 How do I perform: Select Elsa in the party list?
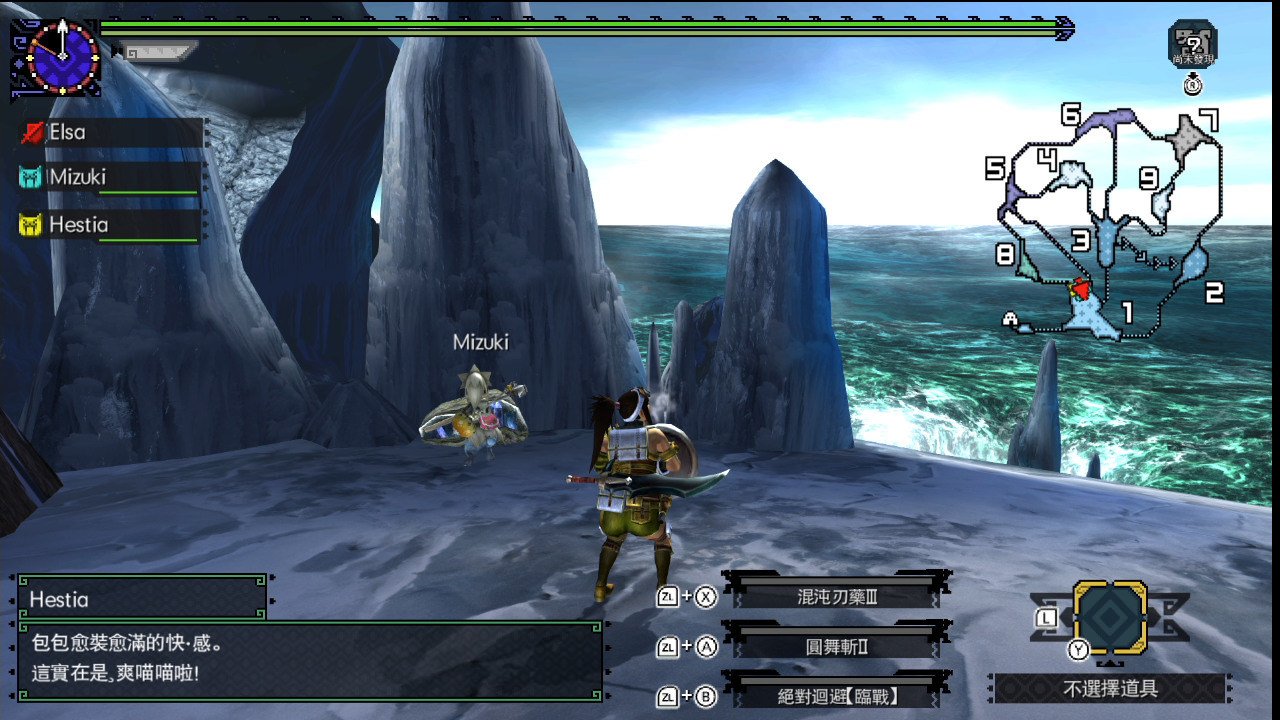(110, 132)
